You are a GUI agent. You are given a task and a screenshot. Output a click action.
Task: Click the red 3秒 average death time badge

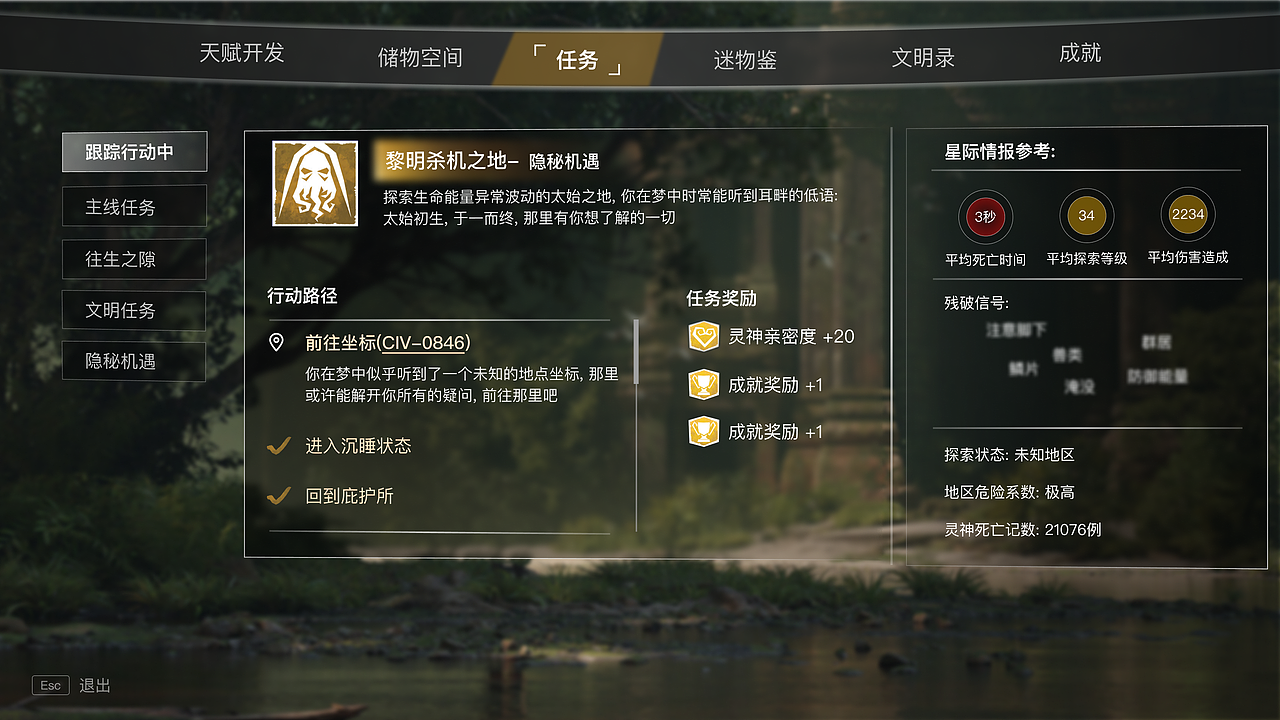[x=985, y=216]
